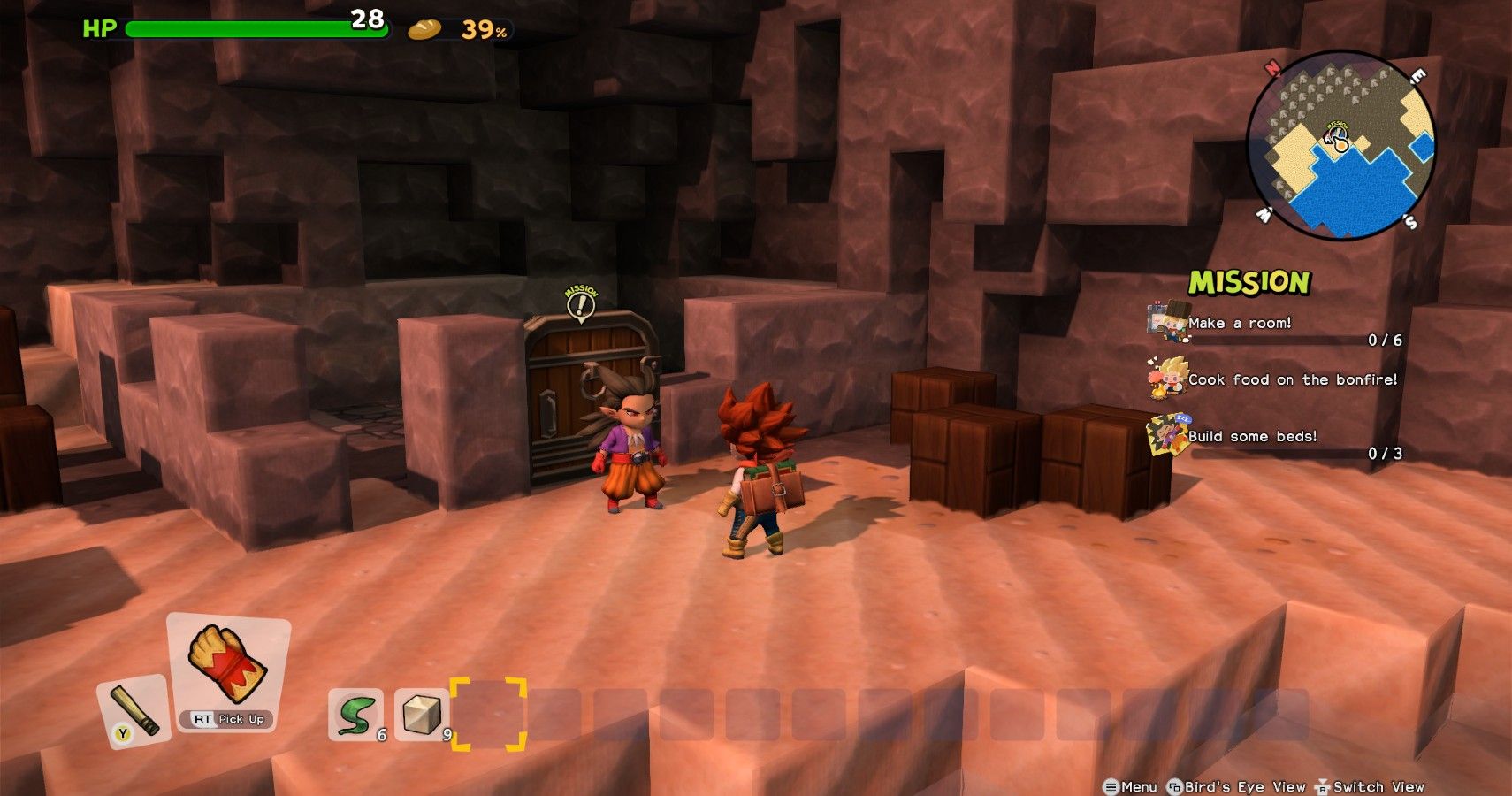Click the Build some beds! mission text
The image size is (1512, 796).
tap(1250, 436)
